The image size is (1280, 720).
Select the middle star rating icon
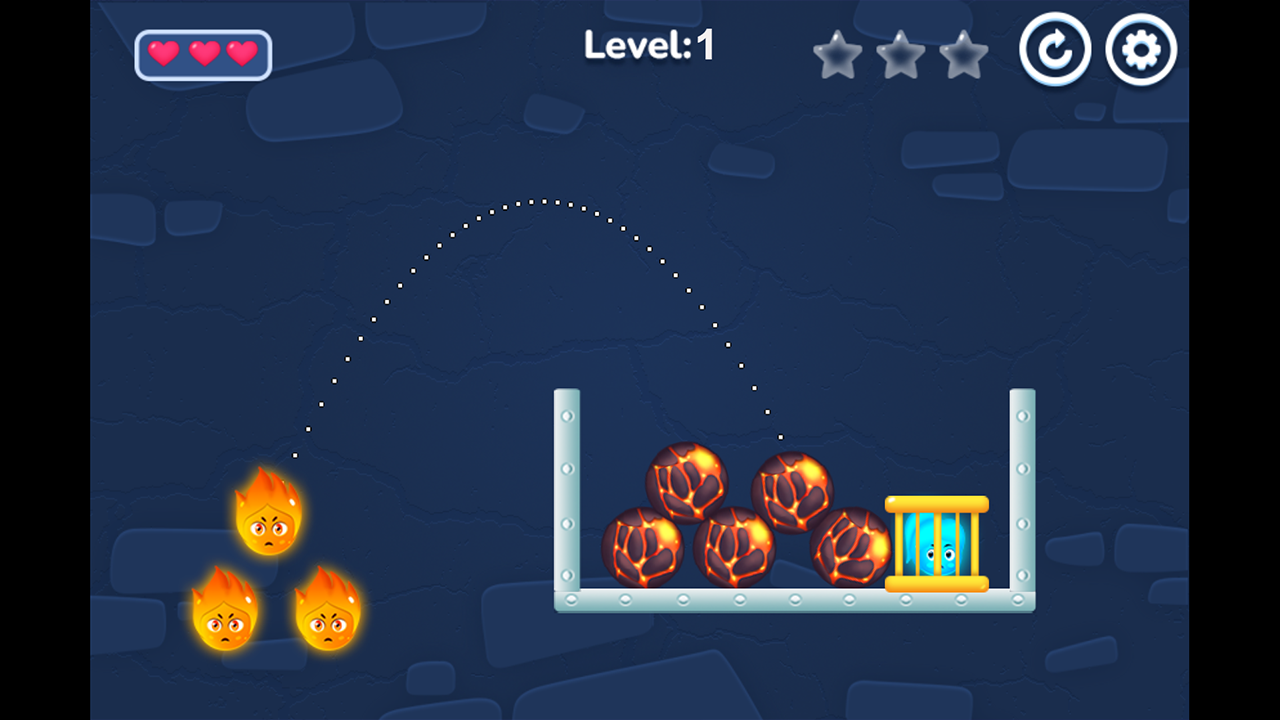point(901,55)
